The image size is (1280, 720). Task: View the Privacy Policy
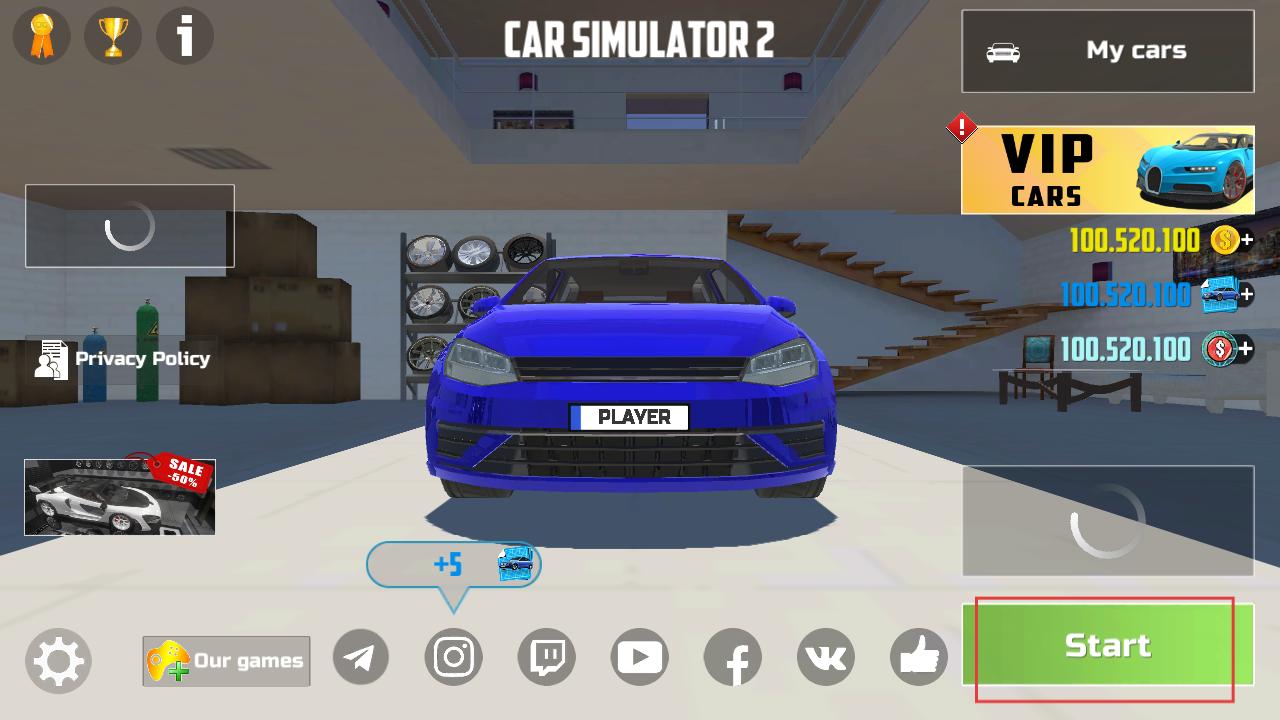(x=123, y=359)
